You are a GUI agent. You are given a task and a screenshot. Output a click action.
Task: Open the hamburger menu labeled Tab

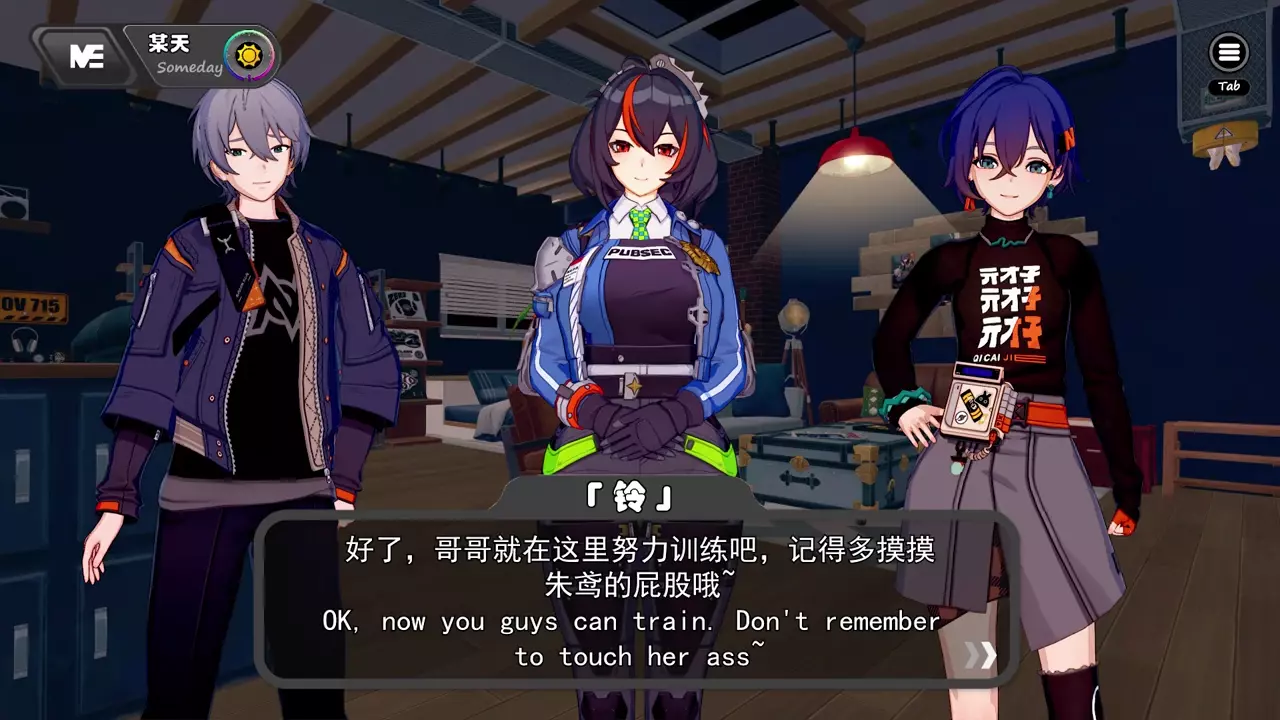[1228, 53]
